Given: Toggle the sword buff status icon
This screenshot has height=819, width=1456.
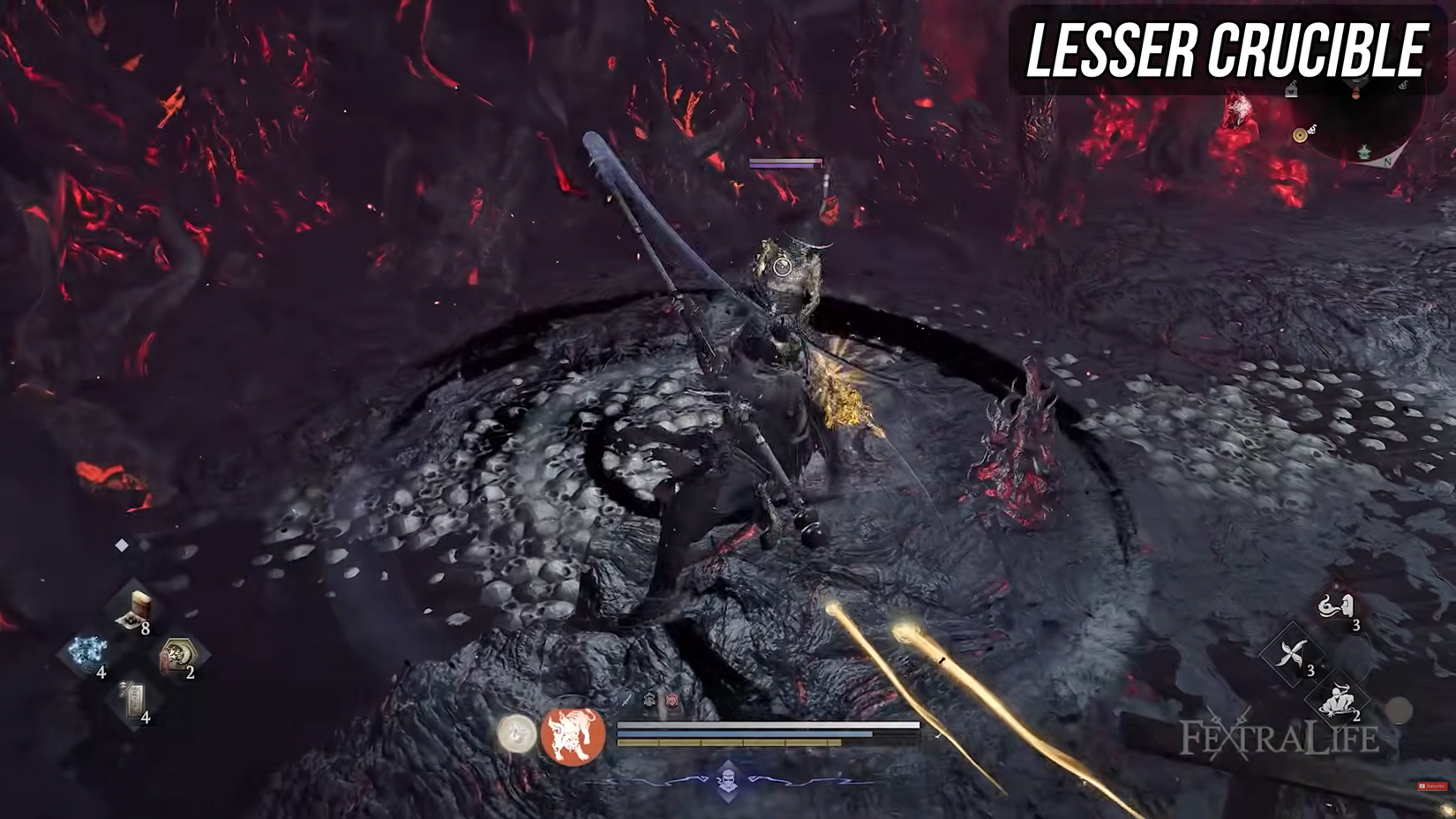Looking at the screenshot, I should click(626, 700).
